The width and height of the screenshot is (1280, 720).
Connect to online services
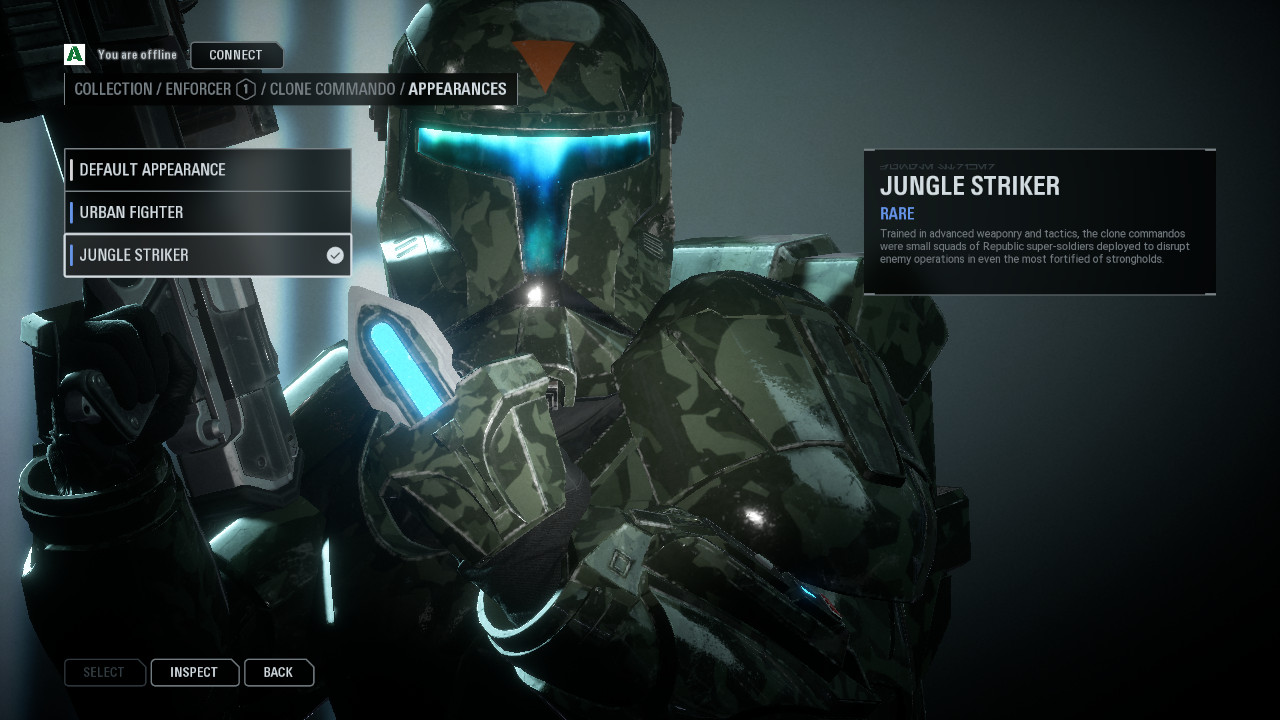(236, 55)
